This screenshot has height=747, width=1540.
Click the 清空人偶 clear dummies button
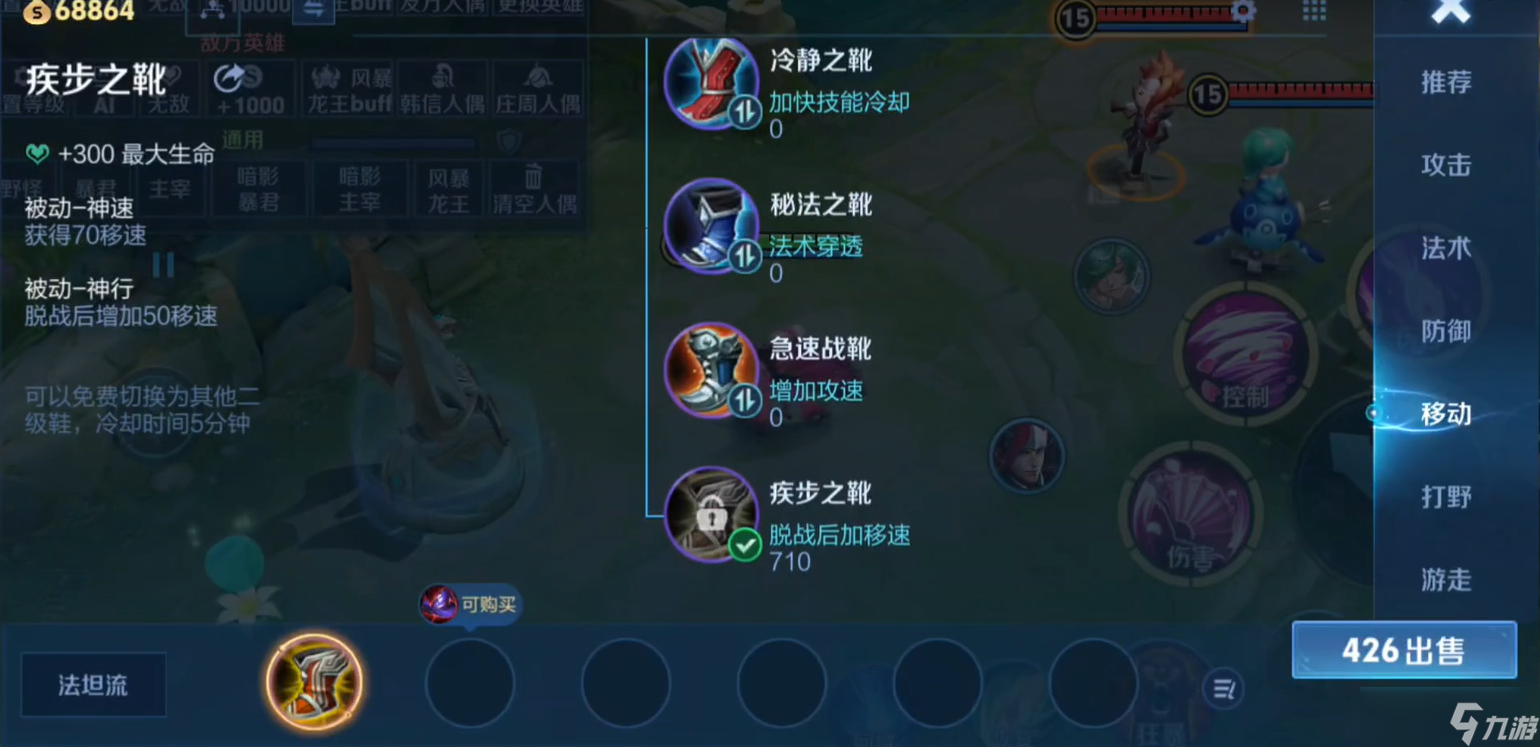tap(534, 189)
